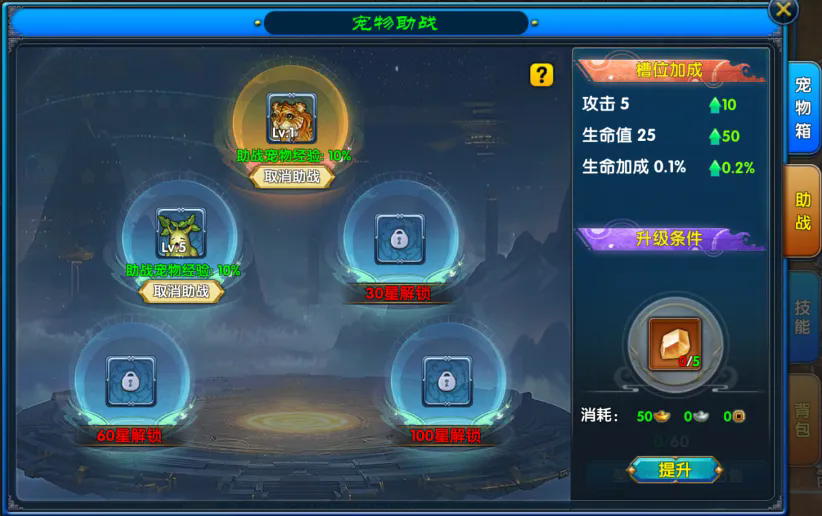Click the locked 60星解锁 slot

[130, 380]
